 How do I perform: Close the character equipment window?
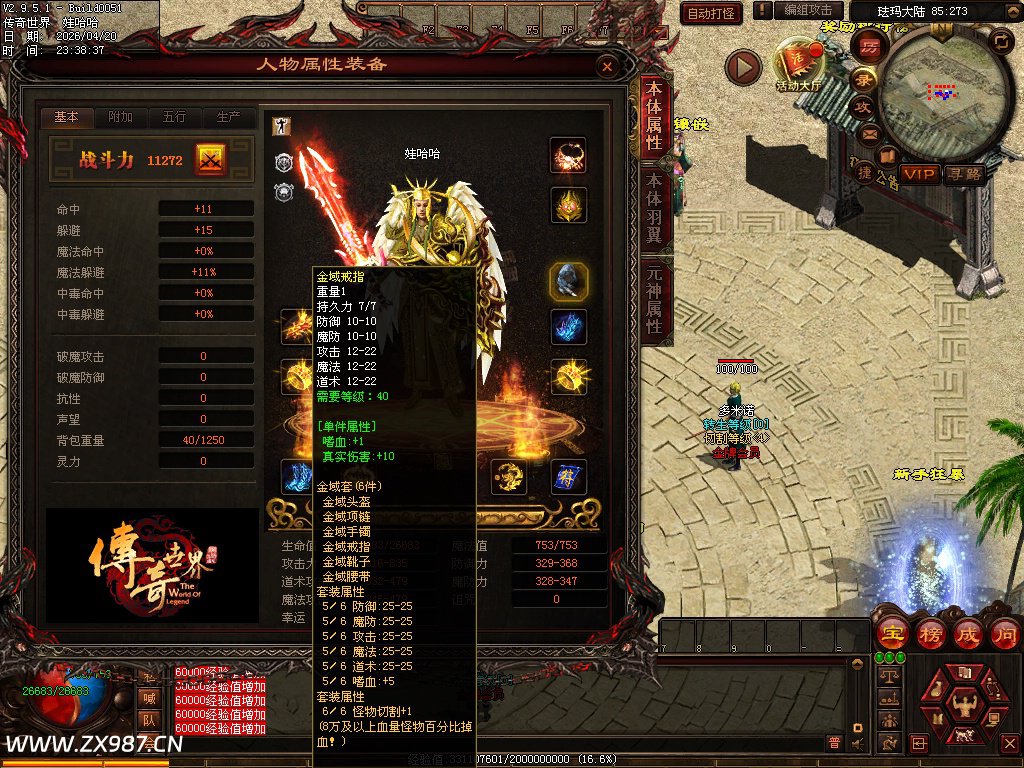point(606,66)
